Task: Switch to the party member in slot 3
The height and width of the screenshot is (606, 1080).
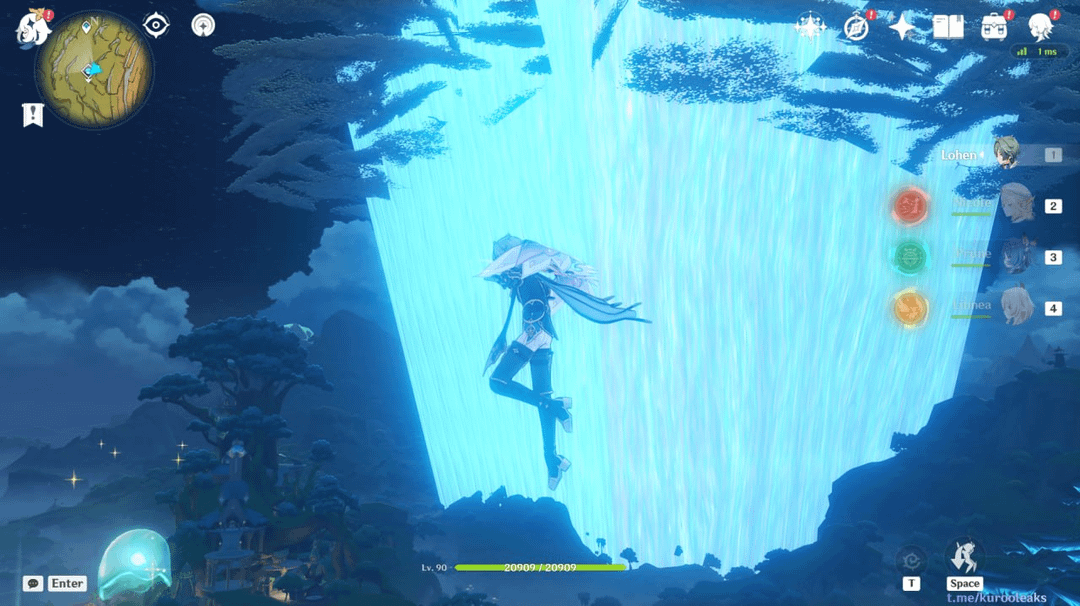Action: [x=1015, y=257]
